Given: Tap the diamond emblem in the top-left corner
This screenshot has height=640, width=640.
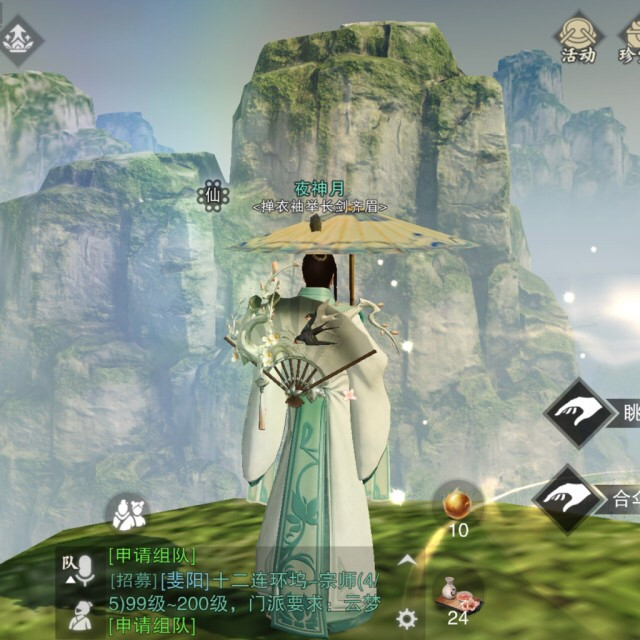Looking at the screenshot, I should [x=17, y=37].
